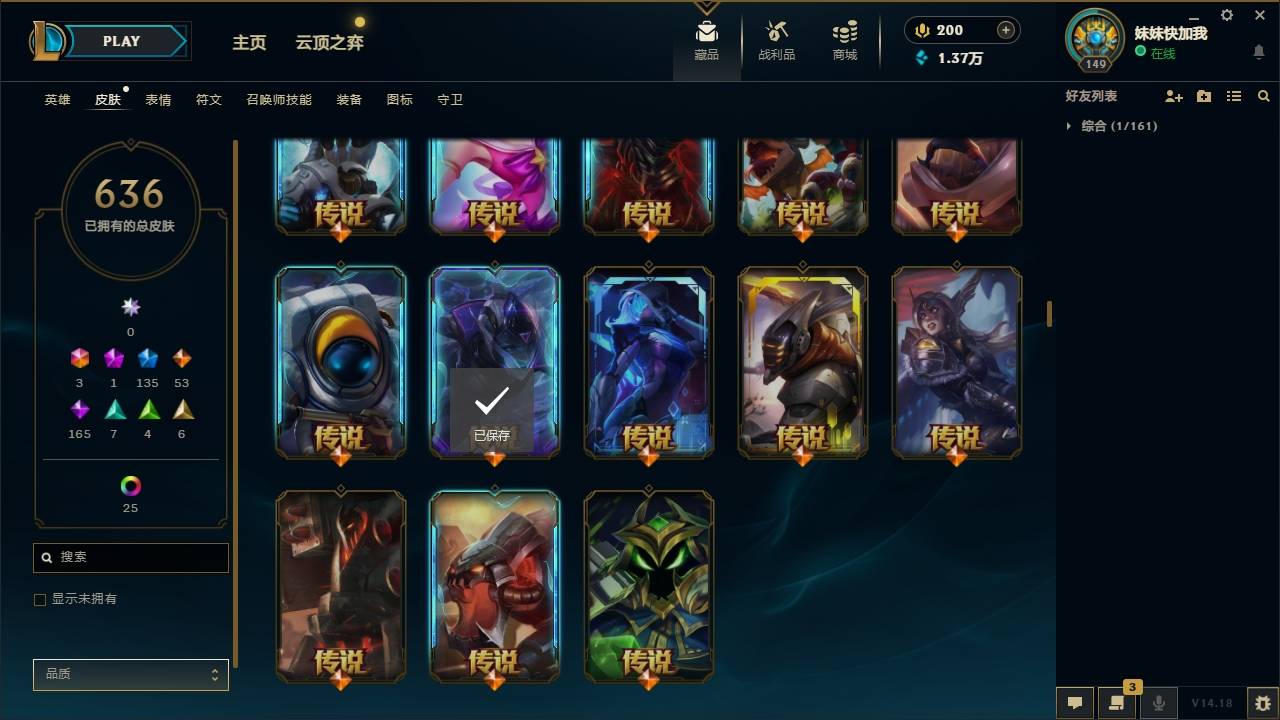The image size is (1280, 720).
Task: Open the settings gear at top right
Action: click(1226, 15)
